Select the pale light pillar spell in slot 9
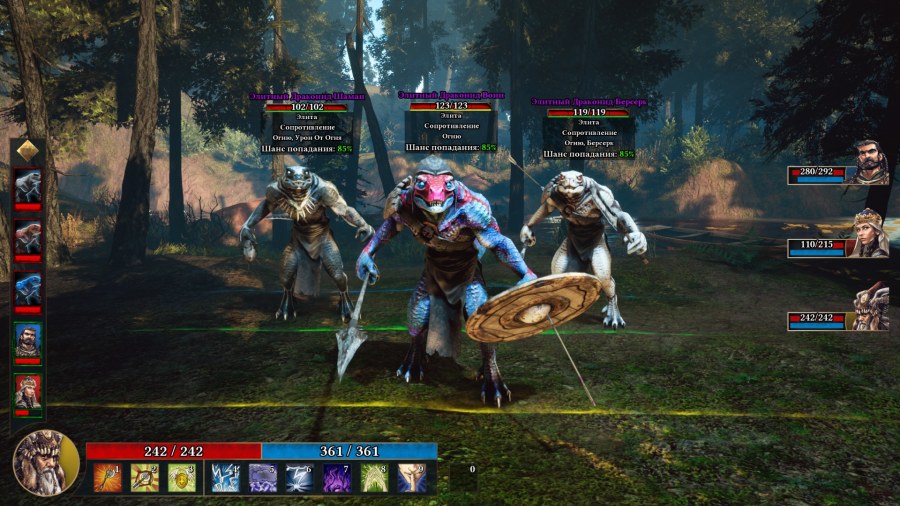900x506 pixels. pyautogui.click(x=412, y=477)
